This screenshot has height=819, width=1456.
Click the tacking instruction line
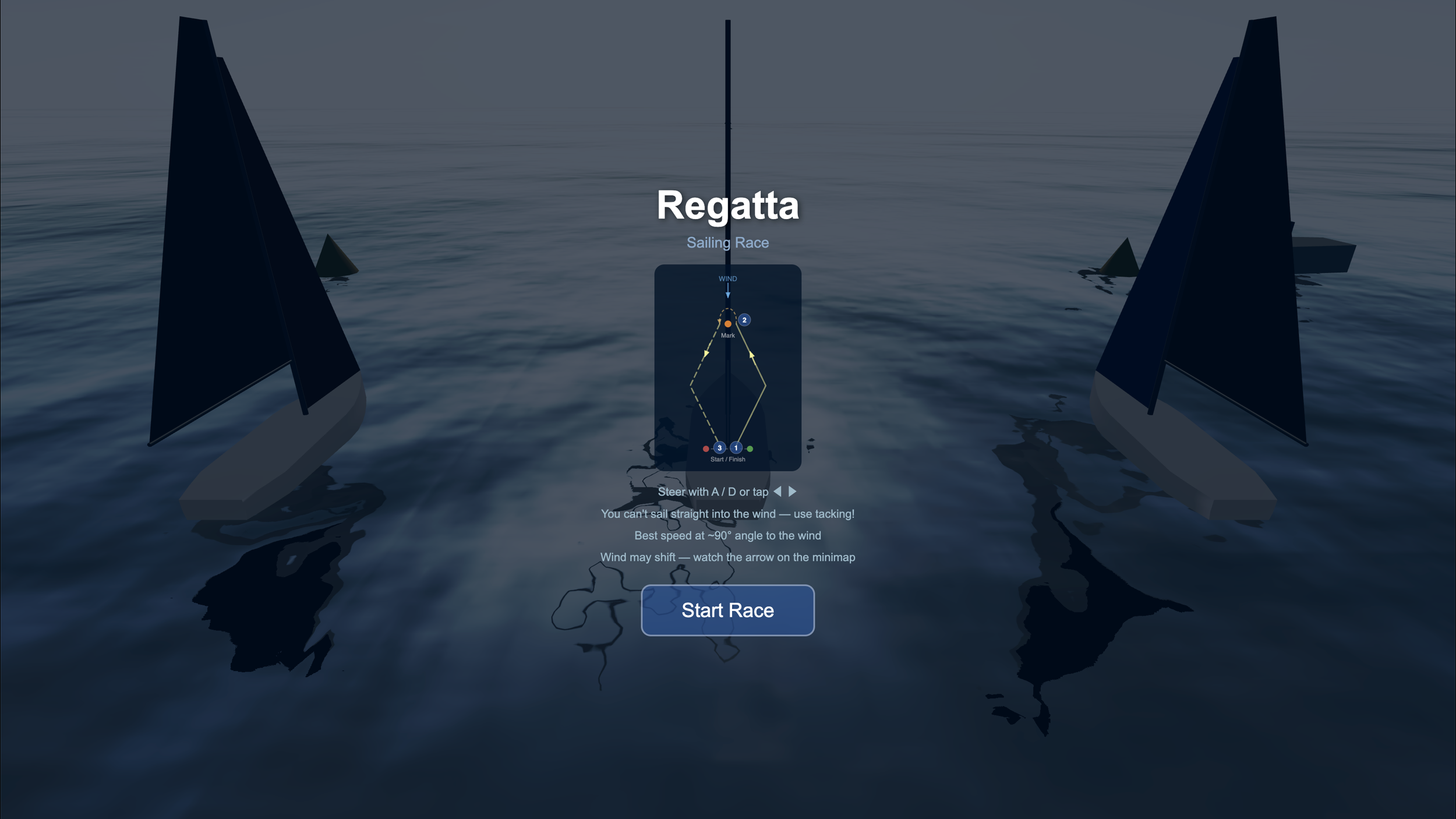728,514
